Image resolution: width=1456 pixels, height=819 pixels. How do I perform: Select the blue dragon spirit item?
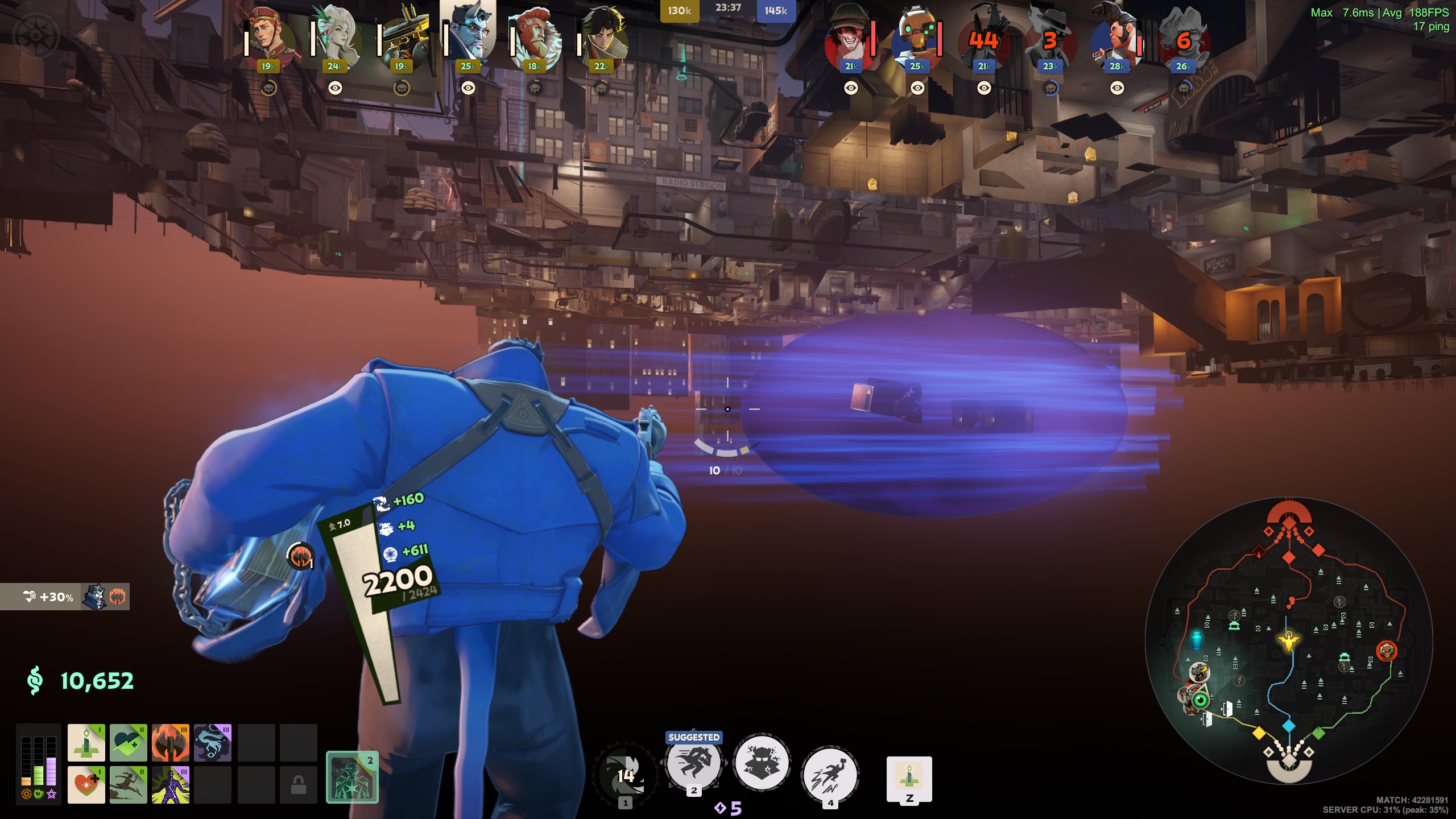click(x=213, y=743)
